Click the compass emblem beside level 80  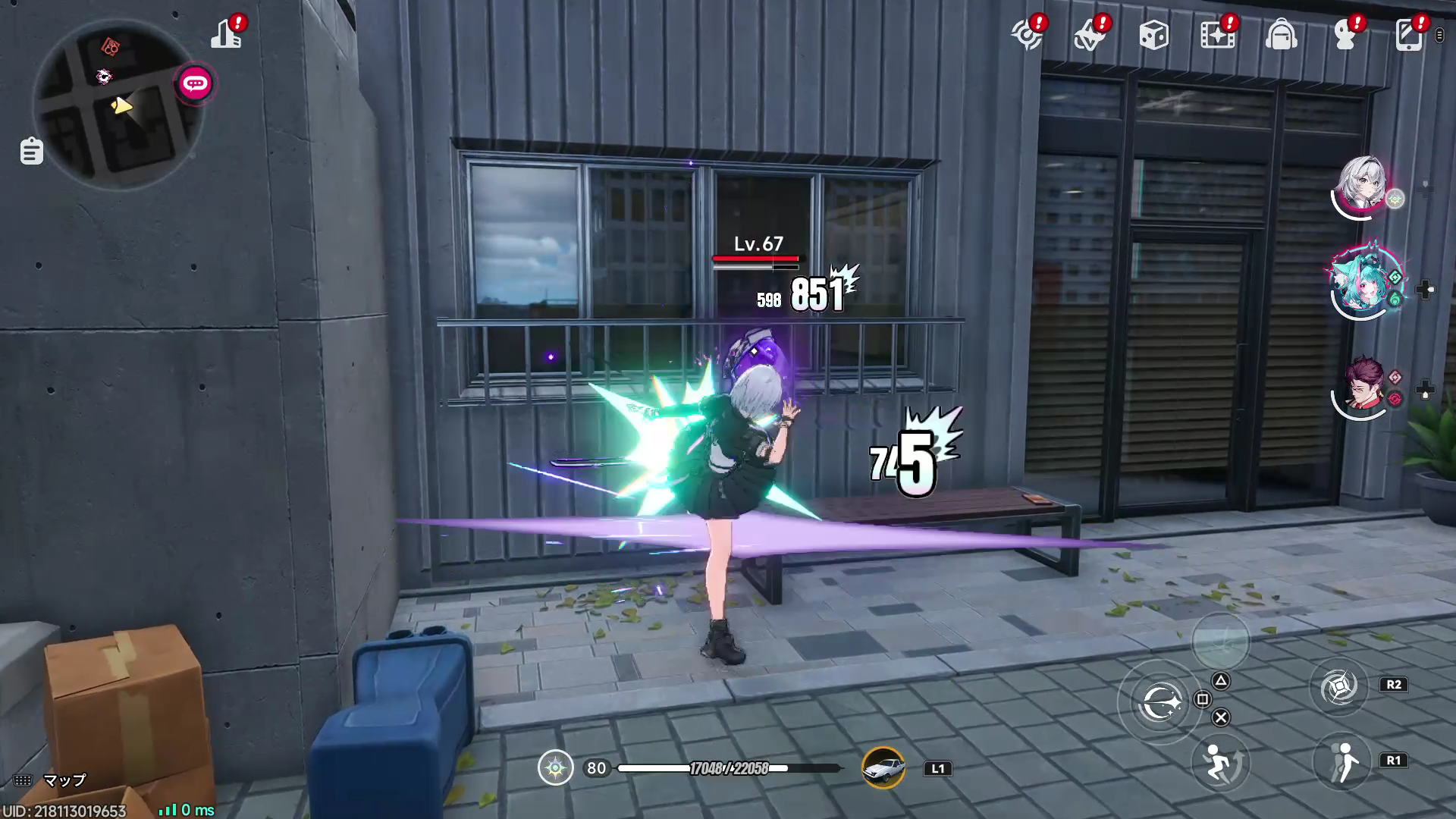(556, 768)
